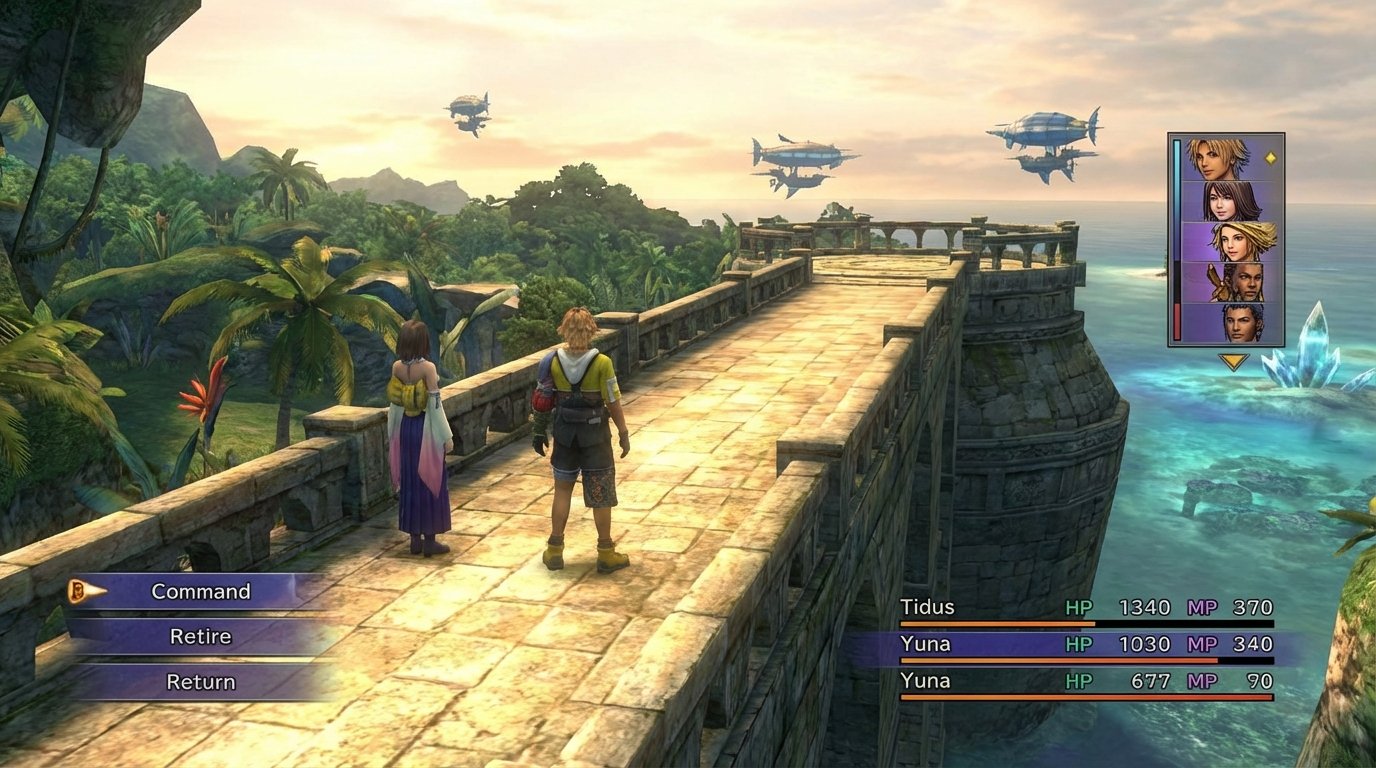
Task: Select the dreadlocked man's turn order portrait
Action: (x=1231, y=282)
